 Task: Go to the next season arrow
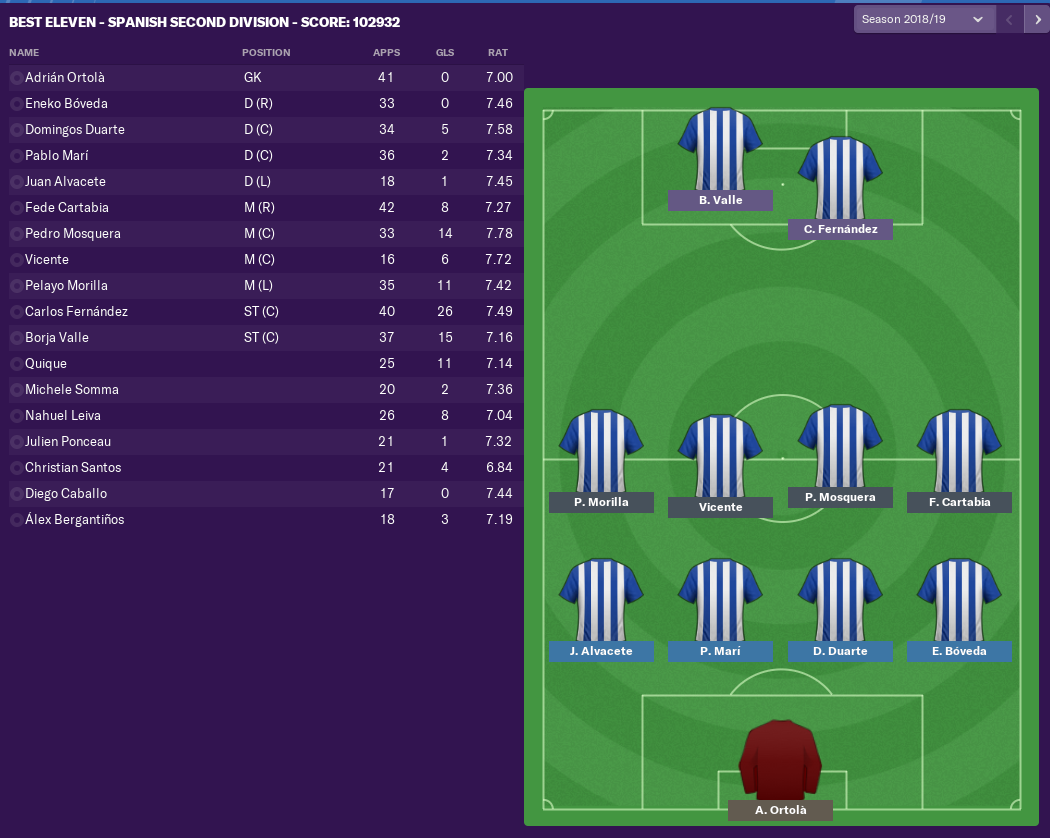point(1036,19)
